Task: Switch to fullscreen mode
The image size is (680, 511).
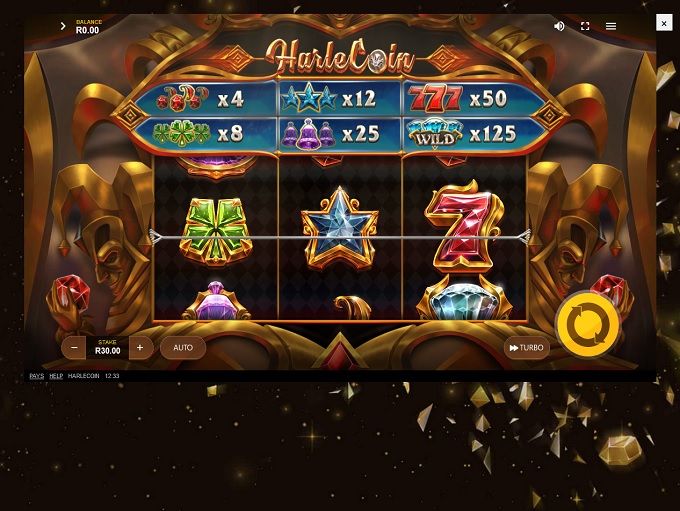Action: click(x=585, y=26)
